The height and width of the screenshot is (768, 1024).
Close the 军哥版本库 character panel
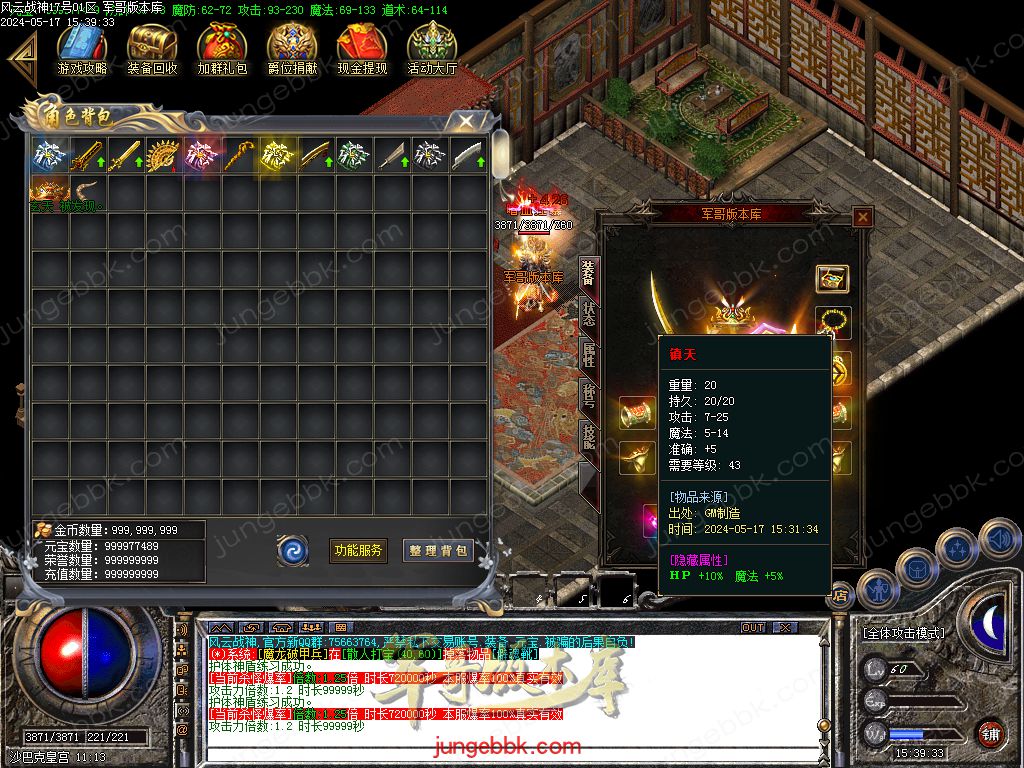coord(863,216)
